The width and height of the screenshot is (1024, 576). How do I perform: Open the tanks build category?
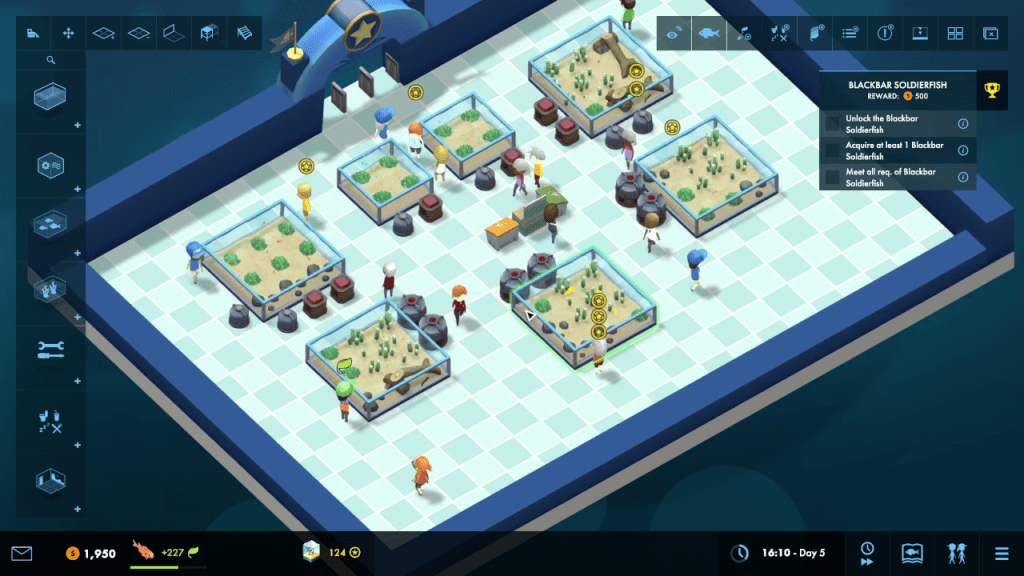click(x=48, y=99)
